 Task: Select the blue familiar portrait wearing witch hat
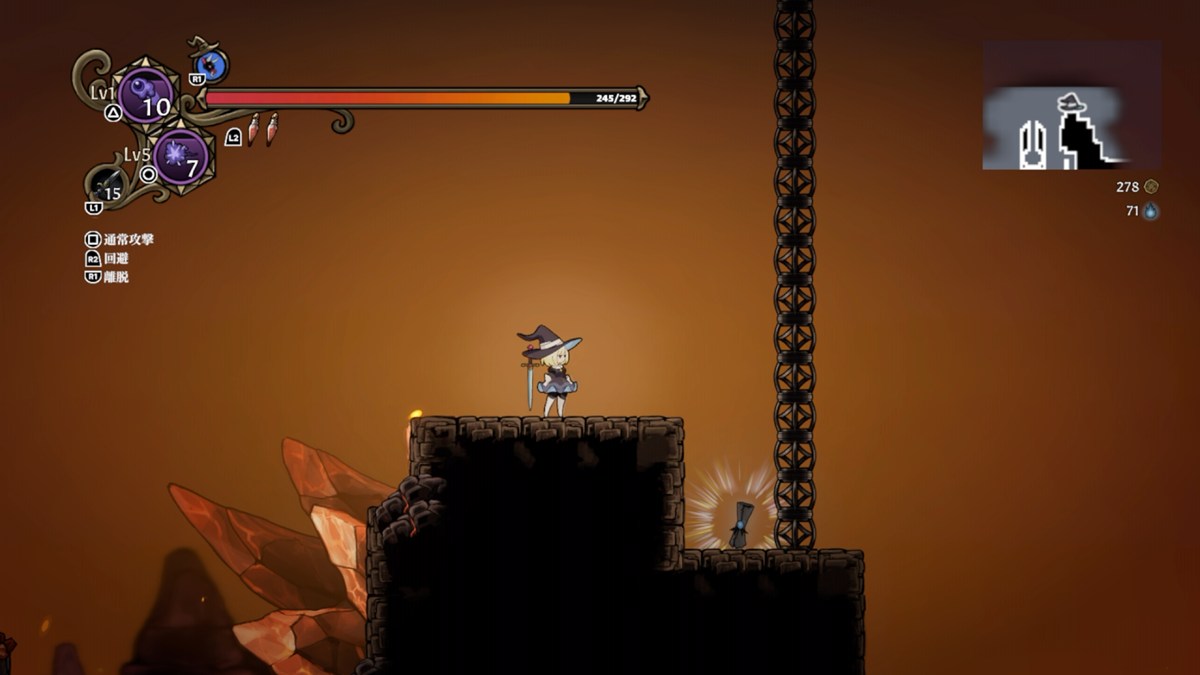(x=211, y=64)
